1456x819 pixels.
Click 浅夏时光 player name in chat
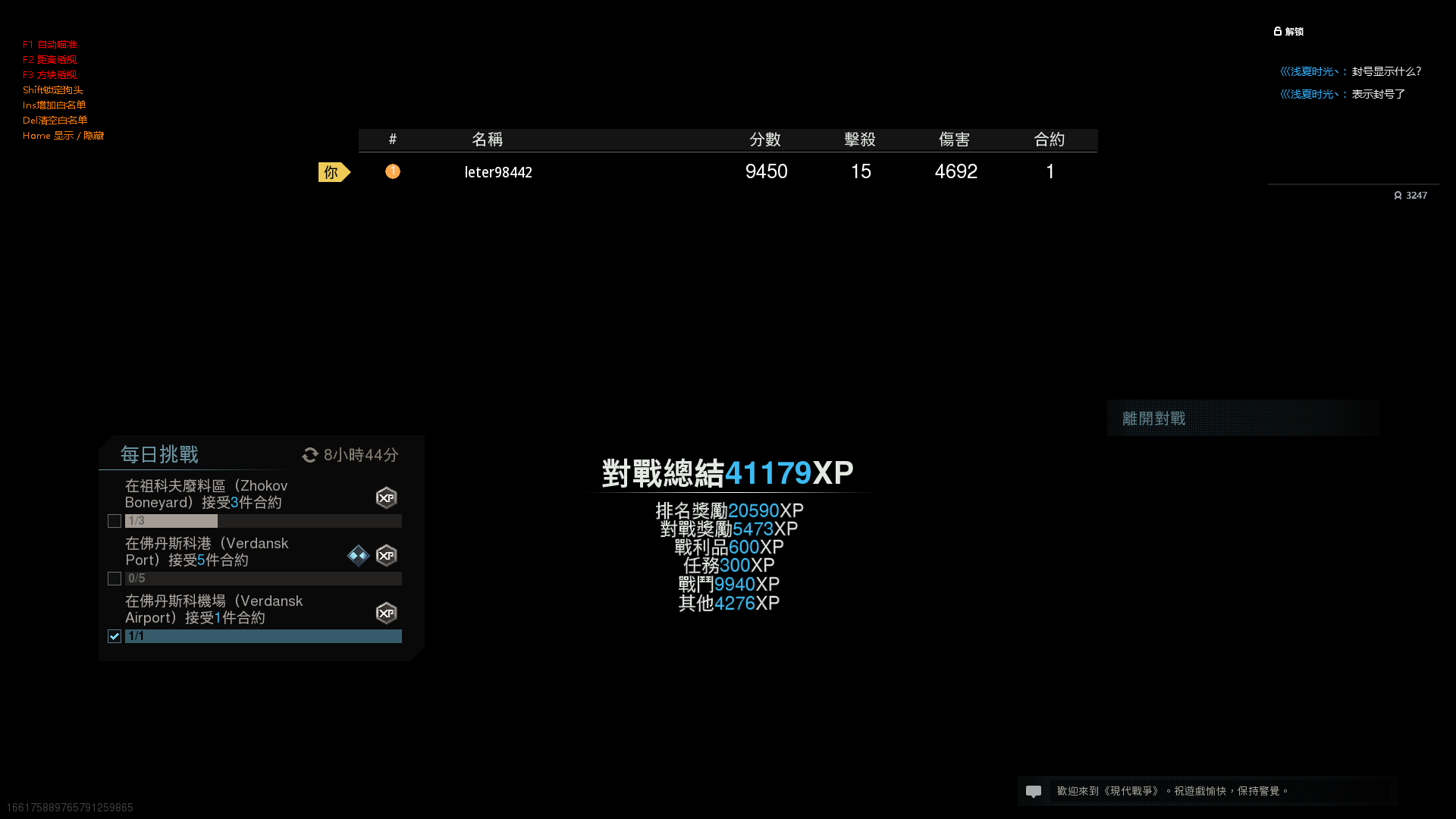1308,71
